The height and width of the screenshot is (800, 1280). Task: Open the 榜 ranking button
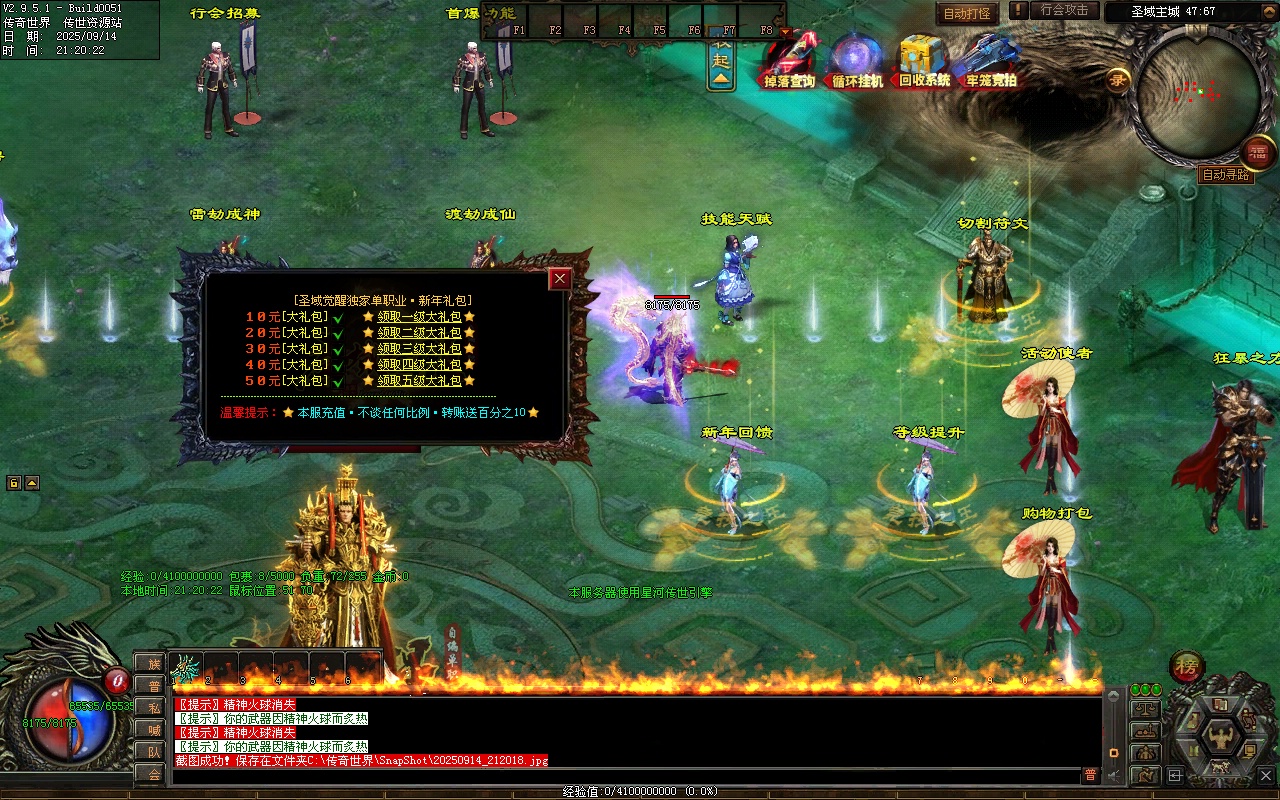point(1186,666)
